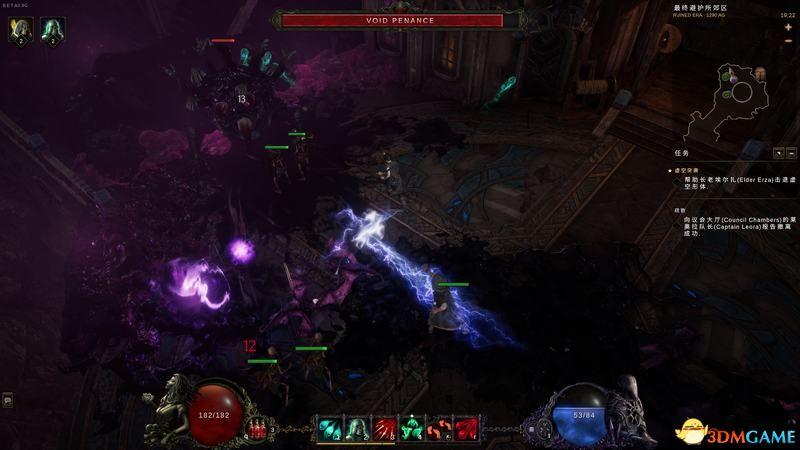Image resolution: width=800 pixels, height=450 pixels.
Task: Activate the hooded figure skill on hotbar
Action: [x=356, y=428]
